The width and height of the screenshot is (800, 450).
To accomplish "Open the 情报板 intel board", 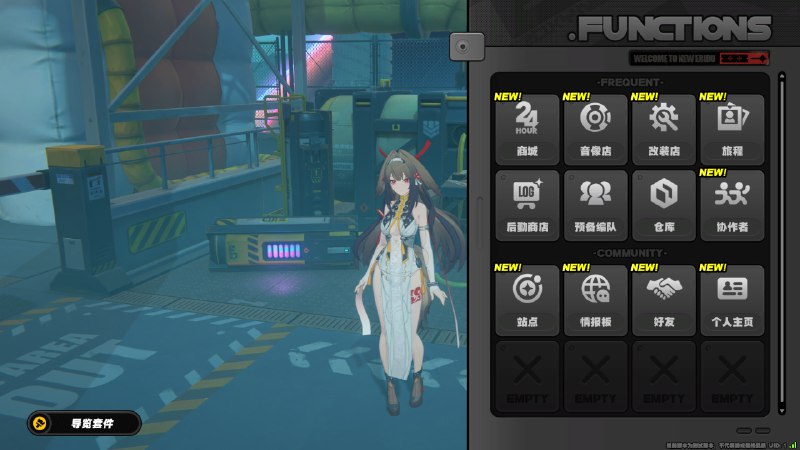I will pos(595,299).
